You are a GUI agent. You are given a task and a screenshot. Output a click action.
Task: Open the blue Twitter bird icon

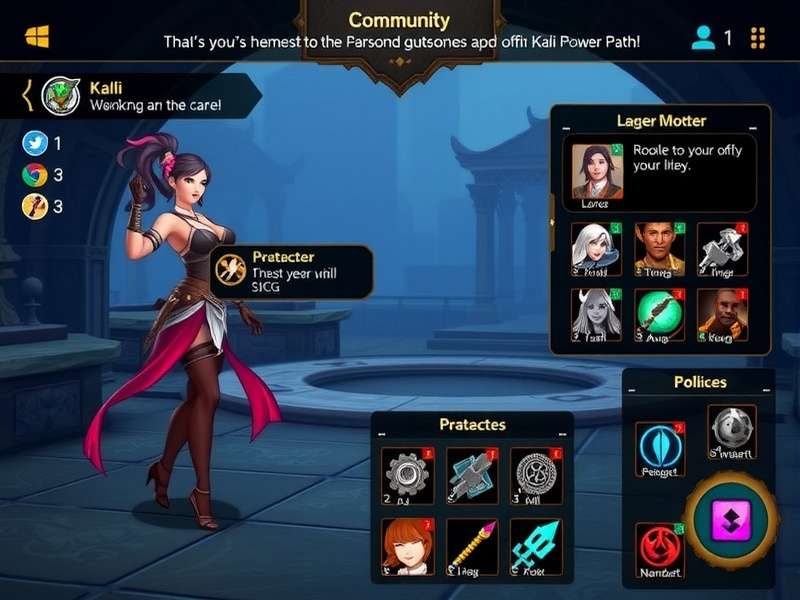point(34,143)
